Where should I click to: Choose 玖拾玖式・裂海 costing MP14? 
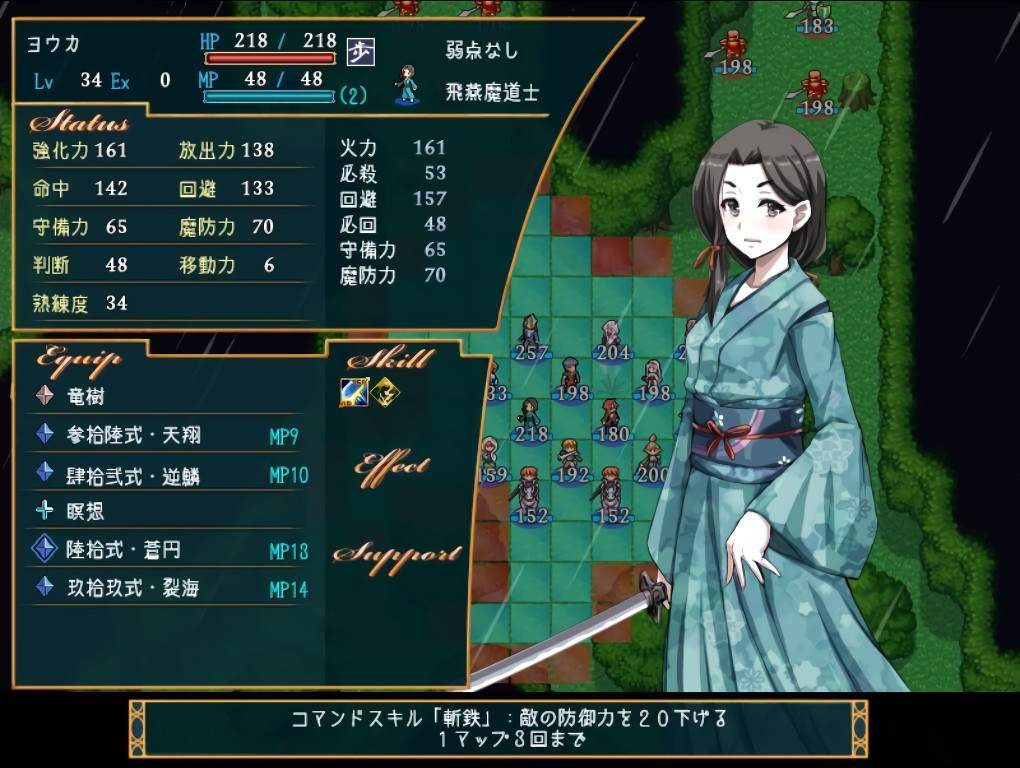[x=132, y=588]
